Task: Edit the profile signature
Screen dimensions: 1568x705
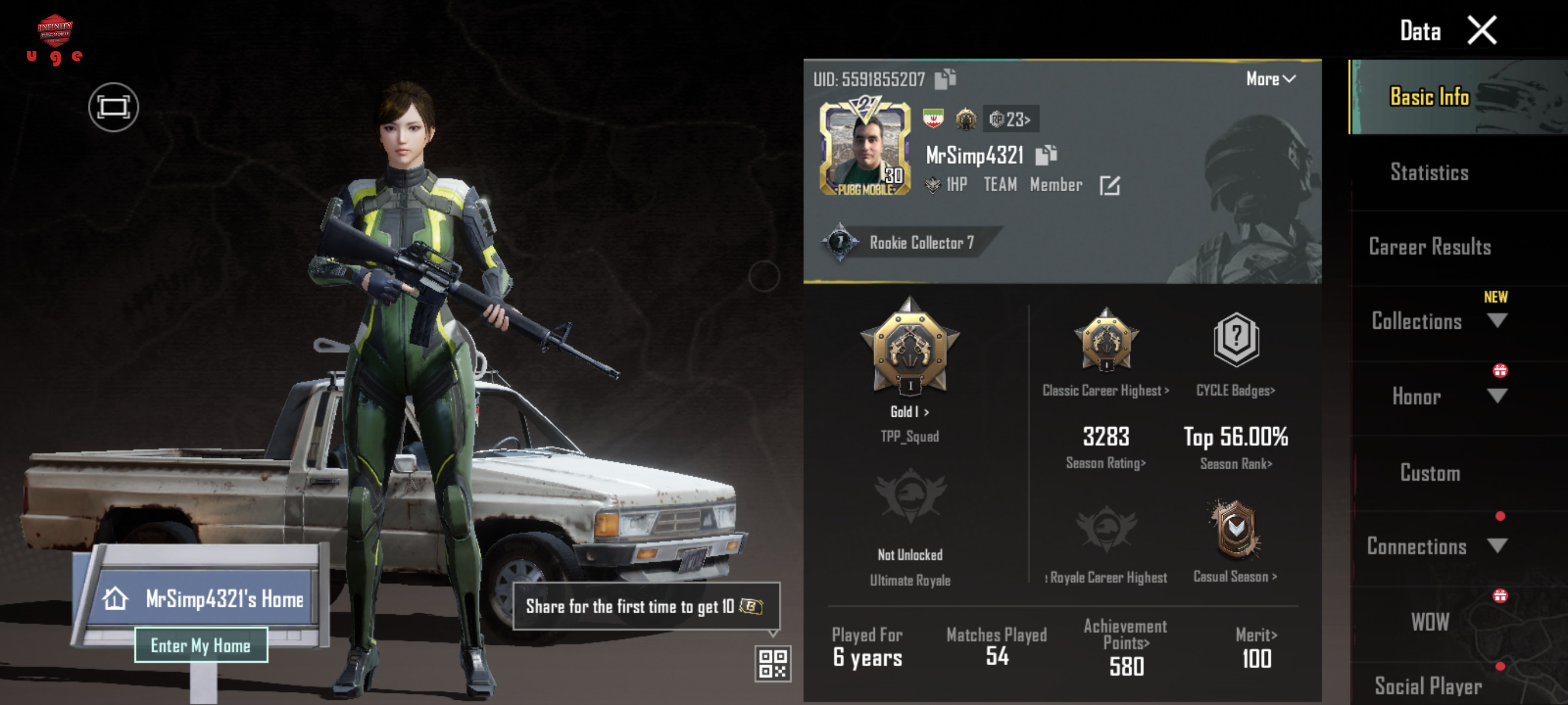Action: (1109, 185)
